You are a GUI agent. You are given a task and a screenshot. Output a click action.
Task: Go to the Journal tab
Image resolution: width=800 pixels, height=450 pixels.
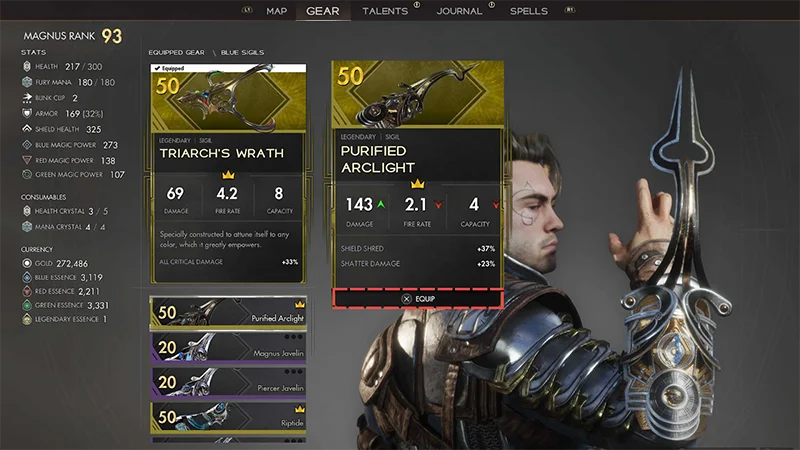click(x=459, y=11)
